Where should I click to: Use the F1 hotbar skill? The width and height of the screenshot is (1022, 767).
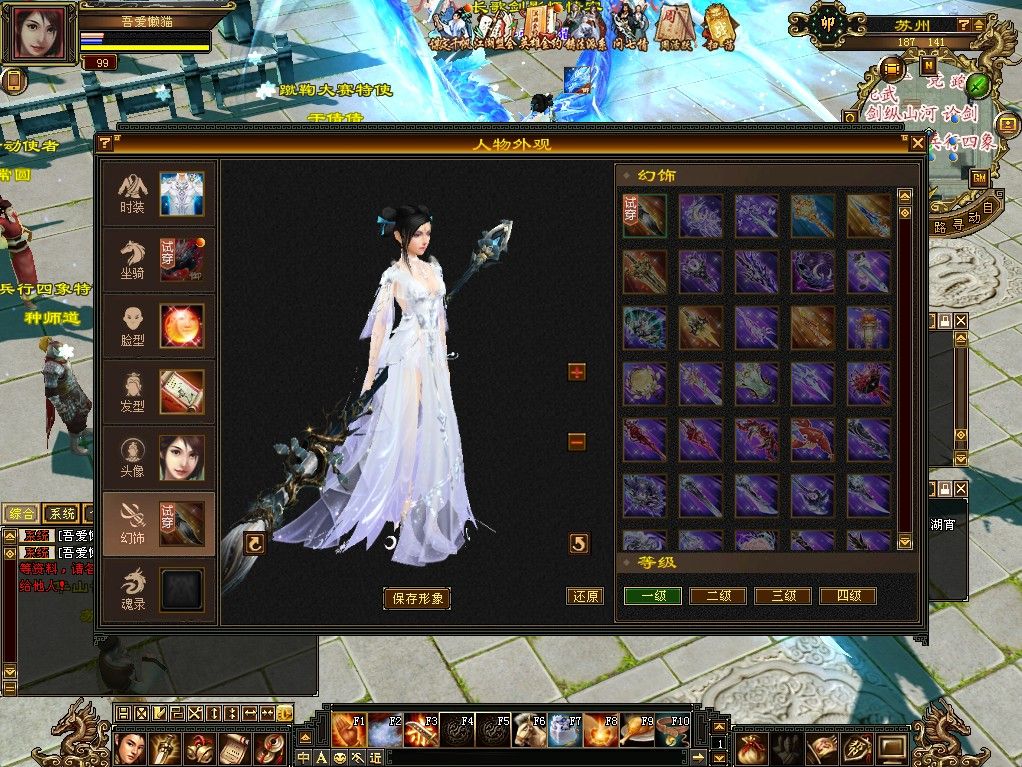pyautogui.click(x=349, y=730)
